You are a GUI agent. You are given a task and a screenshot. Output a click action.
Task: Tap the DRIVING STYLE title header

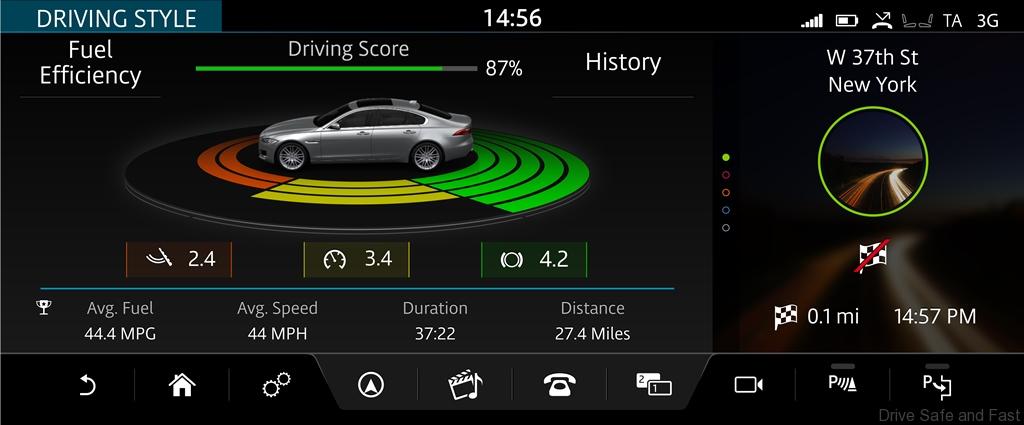(112, 17)
